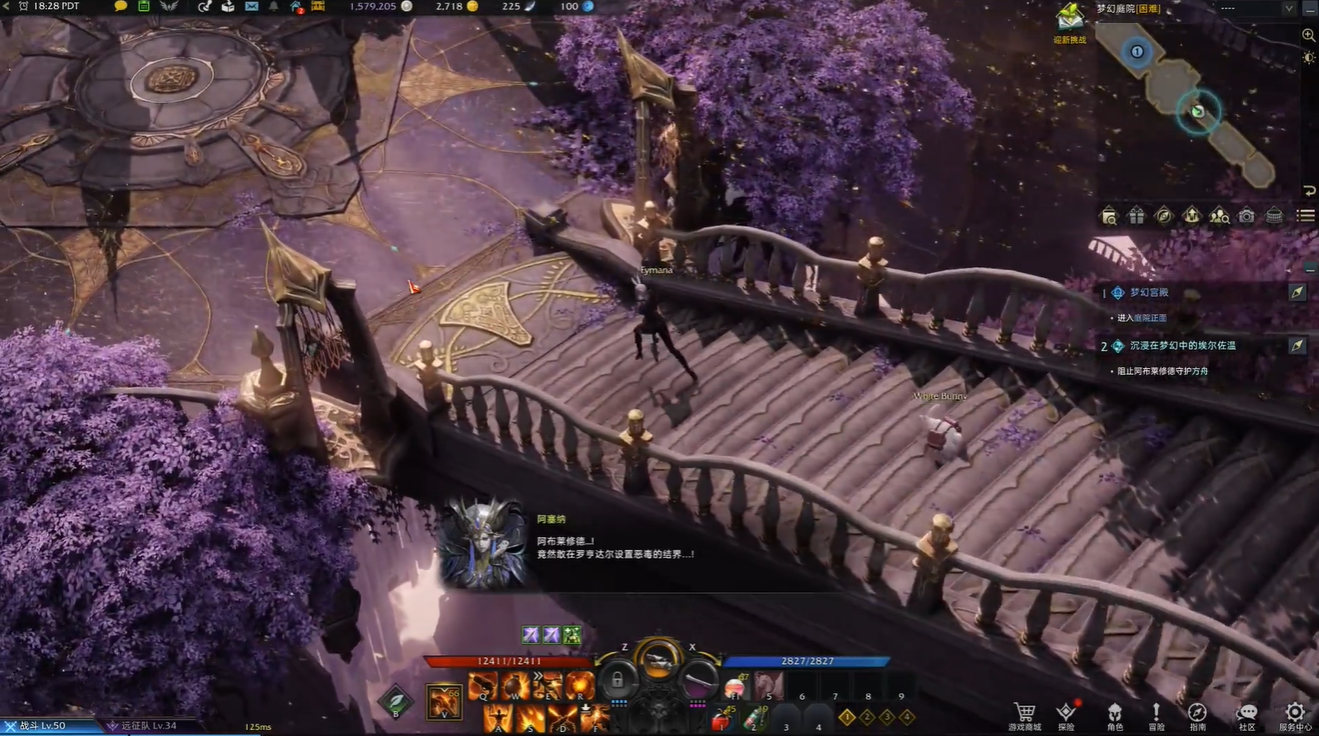The width and height of the screenshot is (1319, 736).
Task: Open the 指南 guide menu
Action: pos(1197,715)
